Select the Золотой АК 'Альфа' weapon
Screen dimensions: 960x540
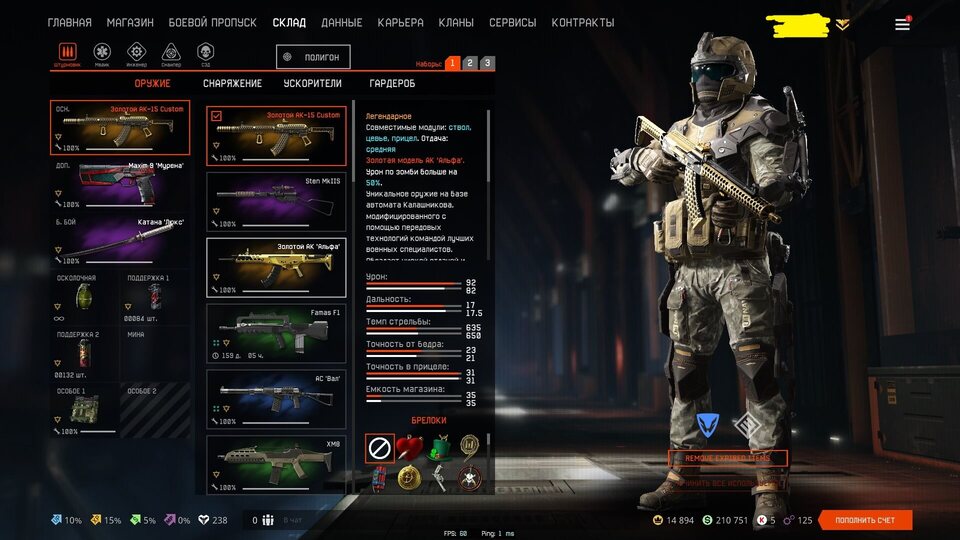click(276, 267)
